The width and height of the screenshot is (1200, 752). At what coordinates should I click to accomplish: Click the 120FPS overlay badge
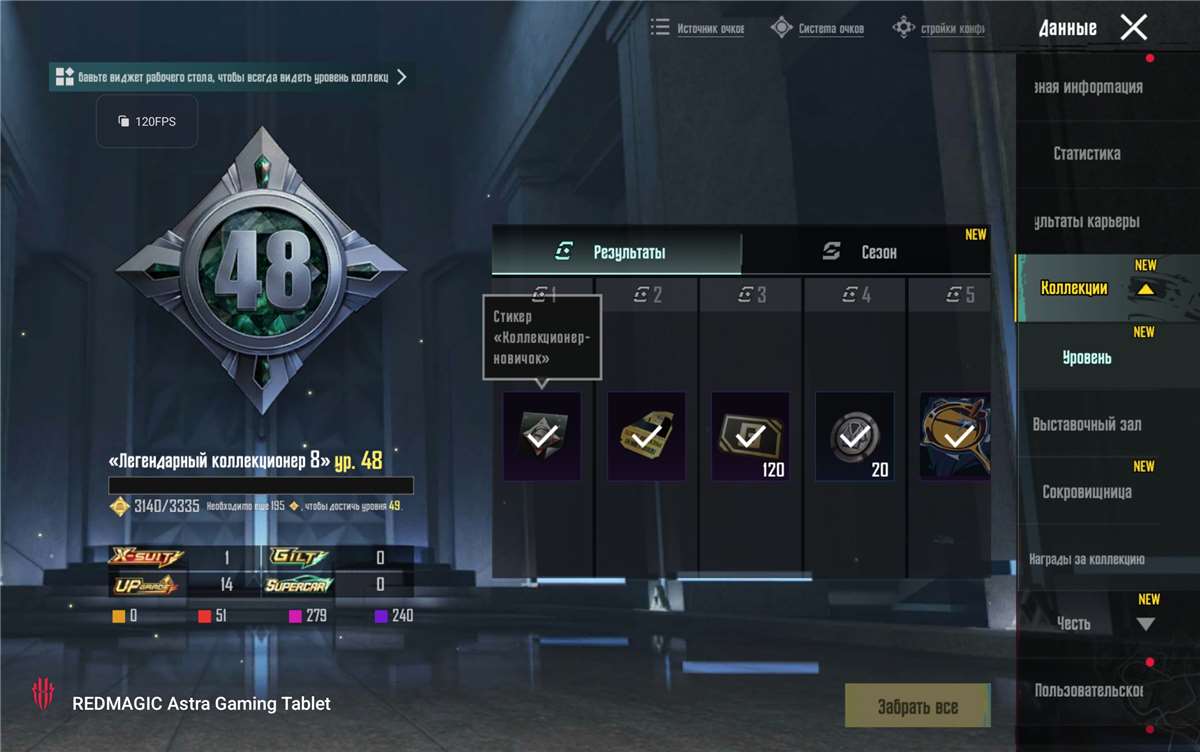[x=147, y=121]
